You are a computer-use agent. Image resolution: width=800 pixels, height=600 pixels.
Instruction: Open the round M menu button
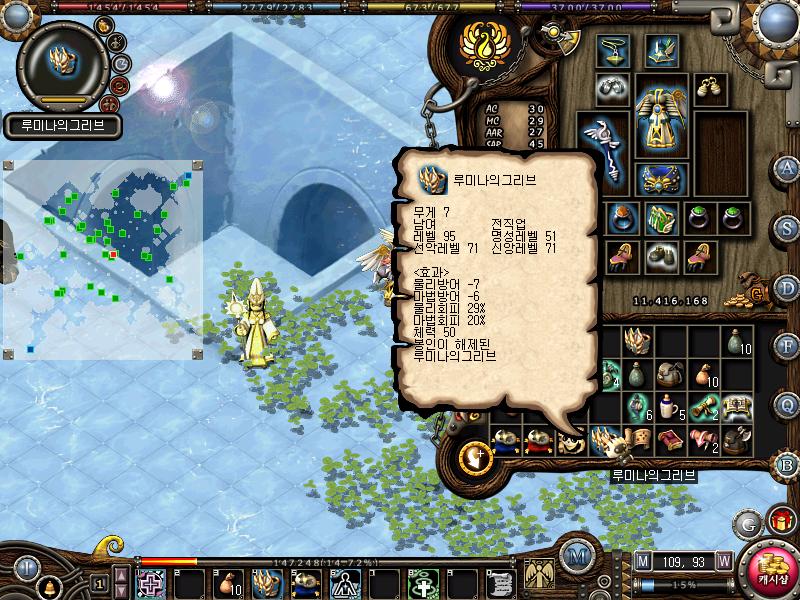click(575, 555)
